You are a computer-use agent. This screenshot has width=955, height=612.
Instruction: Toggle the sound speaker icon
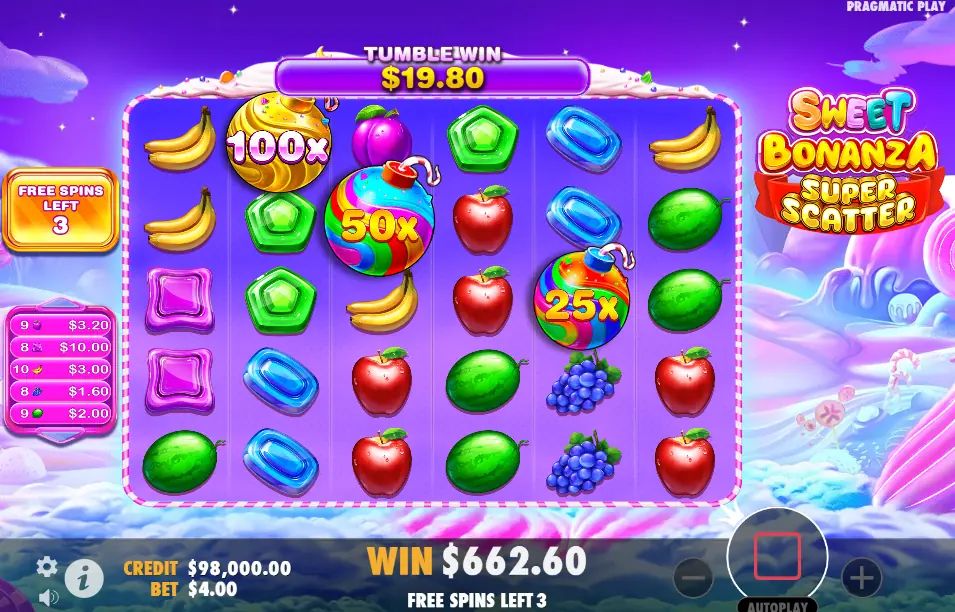[48, 598]
